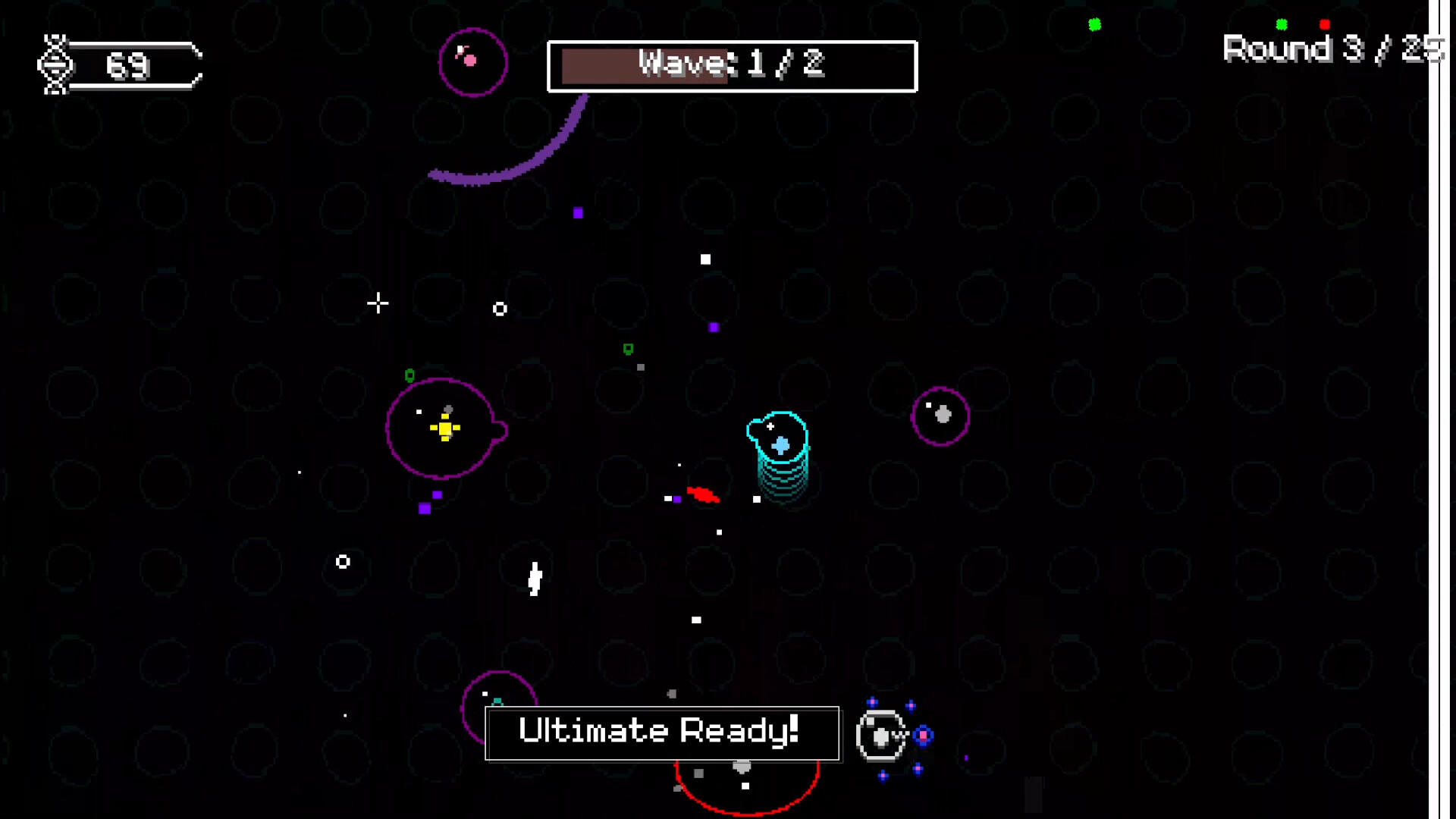Toggle the red status dot top right
This screenshot has height=819, width=1456.
[x=1324, y=24]
